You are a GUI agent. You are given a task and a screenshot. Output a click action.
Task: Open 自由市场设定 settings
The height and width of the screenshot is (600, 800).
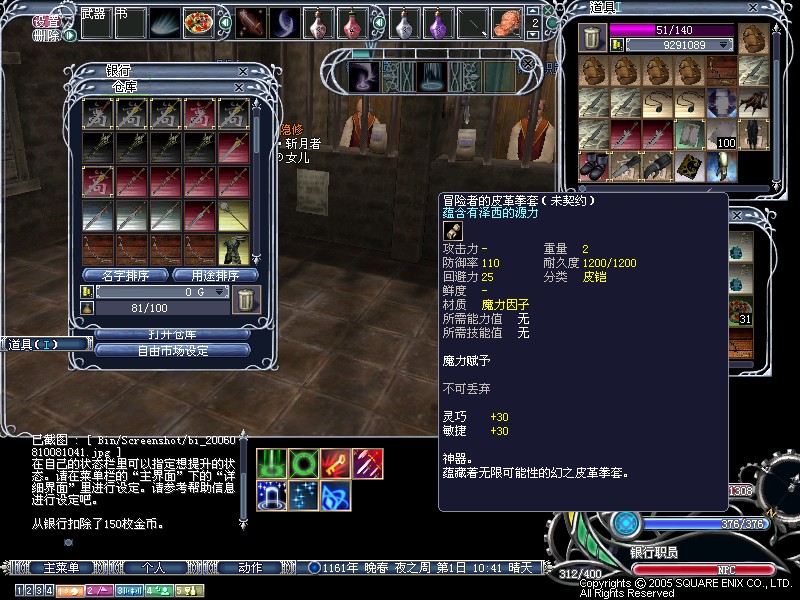click(x=171, y=351)
